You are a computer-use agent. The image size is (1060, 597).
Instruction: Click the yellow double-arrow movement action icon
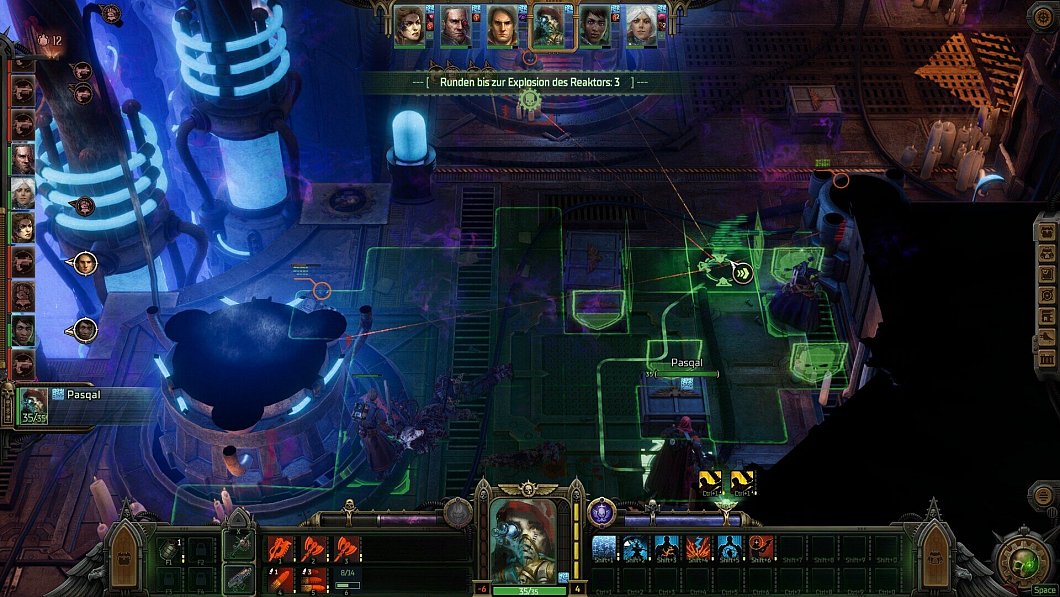742,271
